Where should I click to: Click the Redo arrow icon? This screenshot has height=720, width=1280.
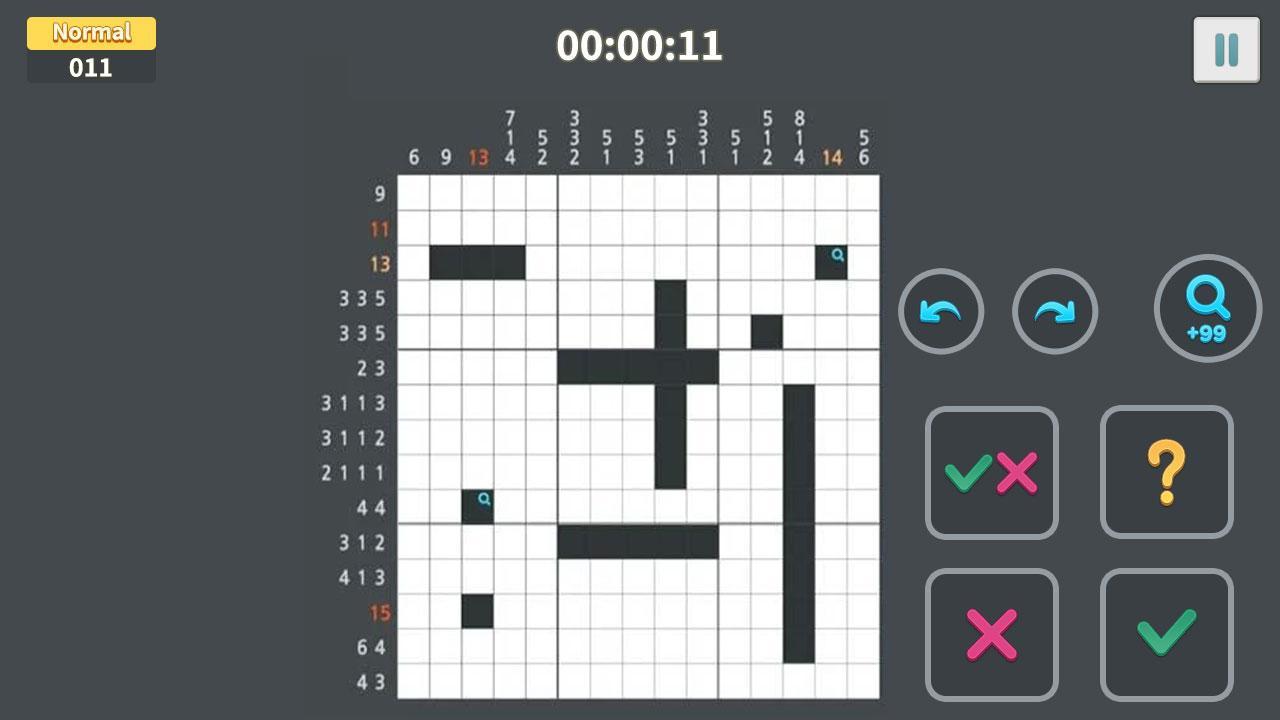tap(1055, 311)
